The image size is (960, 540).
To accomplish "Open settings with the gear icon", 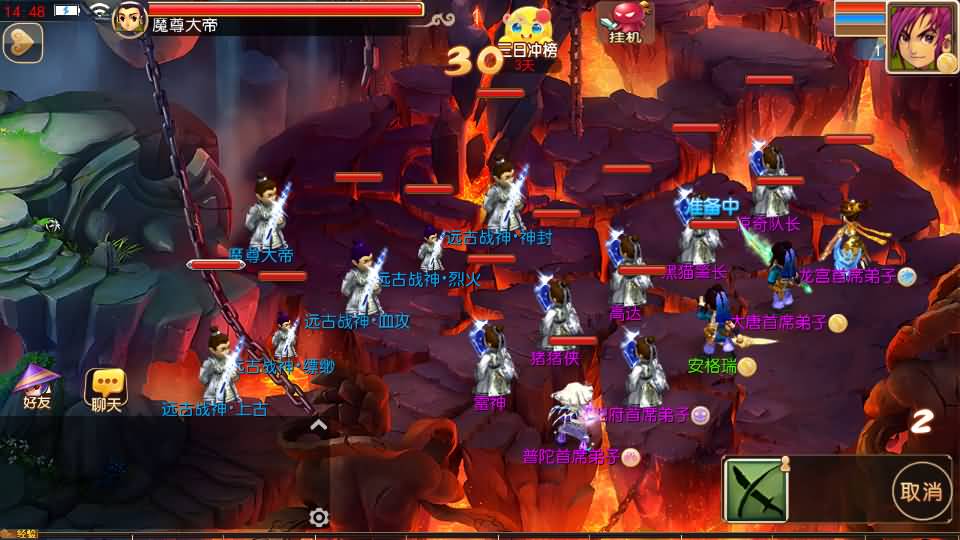I will (x=319, y=517).
